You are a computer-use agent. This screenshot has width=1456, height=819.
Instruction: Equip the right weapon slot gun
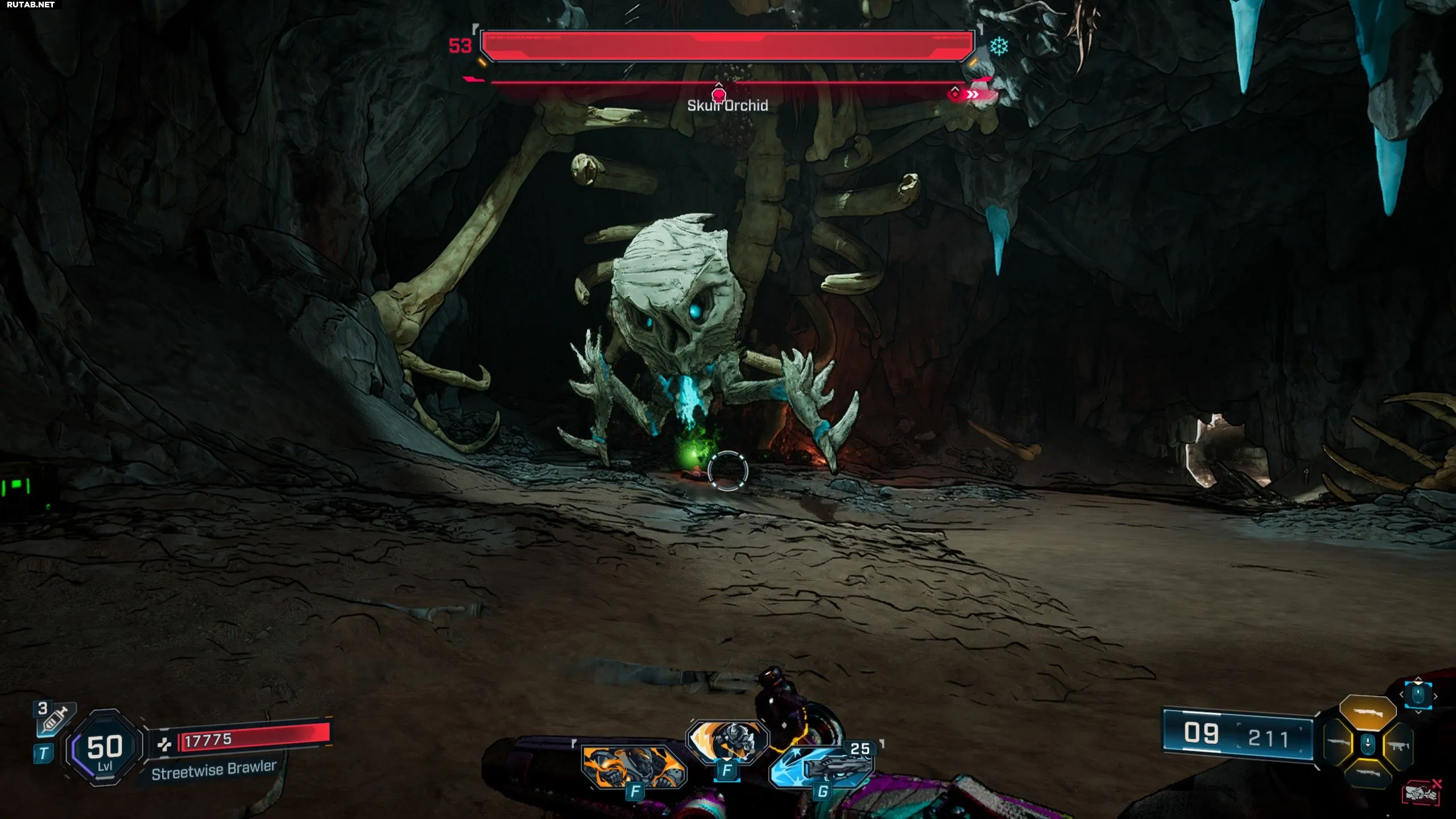click(x=1398, y=745)
